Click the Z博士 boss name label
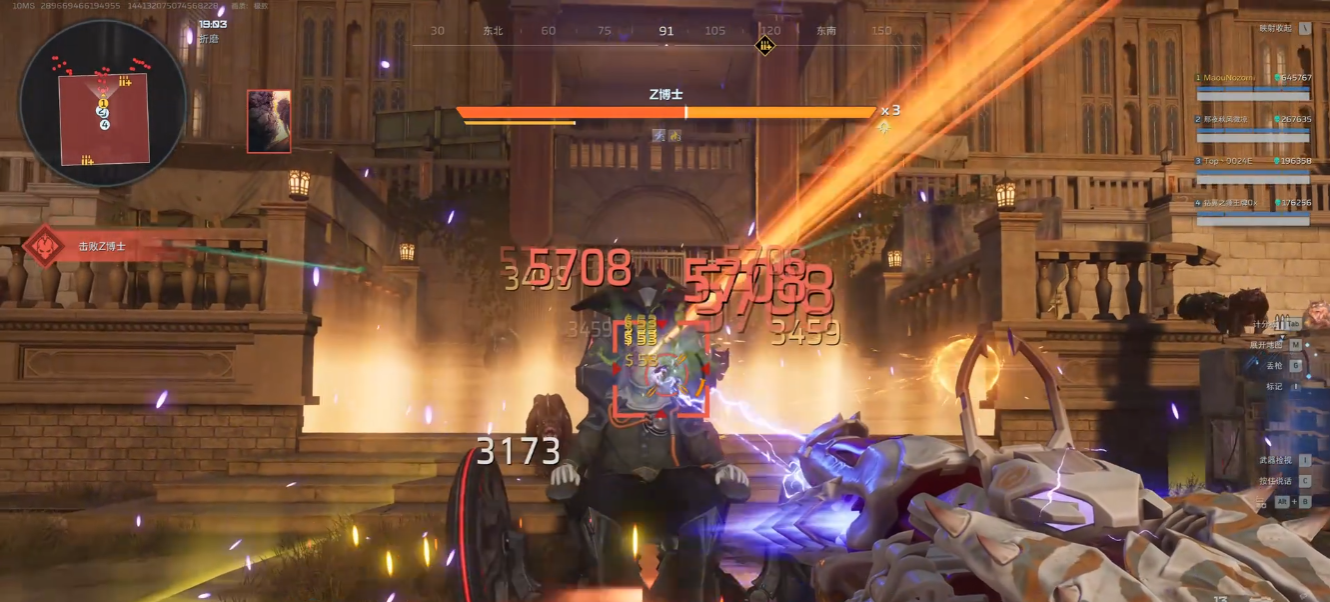1330x602 pixels. click(x=666, y=94)
